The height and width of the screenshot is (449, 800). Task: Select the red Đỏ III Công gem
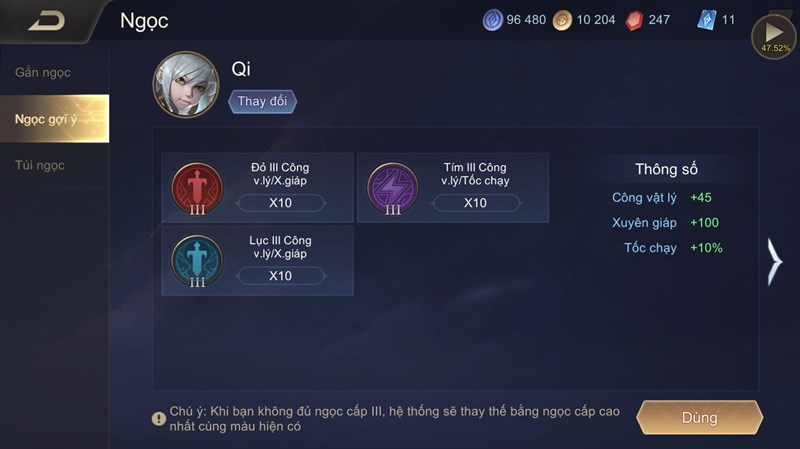click(197, 188)
